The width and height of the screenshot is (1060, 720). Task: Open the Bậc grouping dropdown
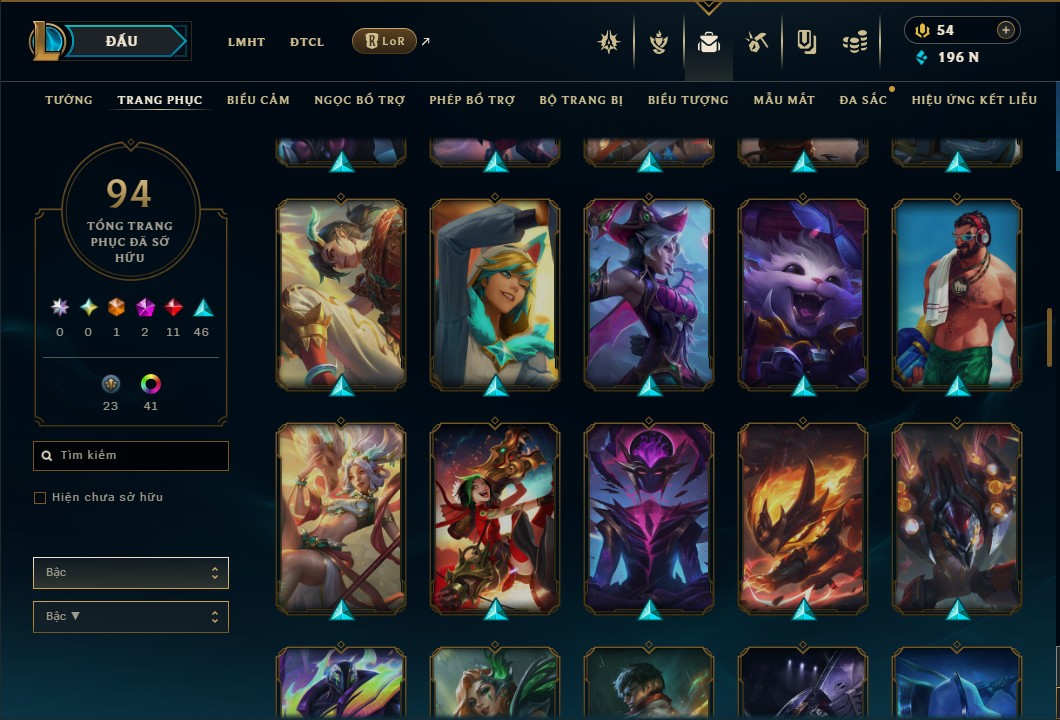[x=131, y=573]
